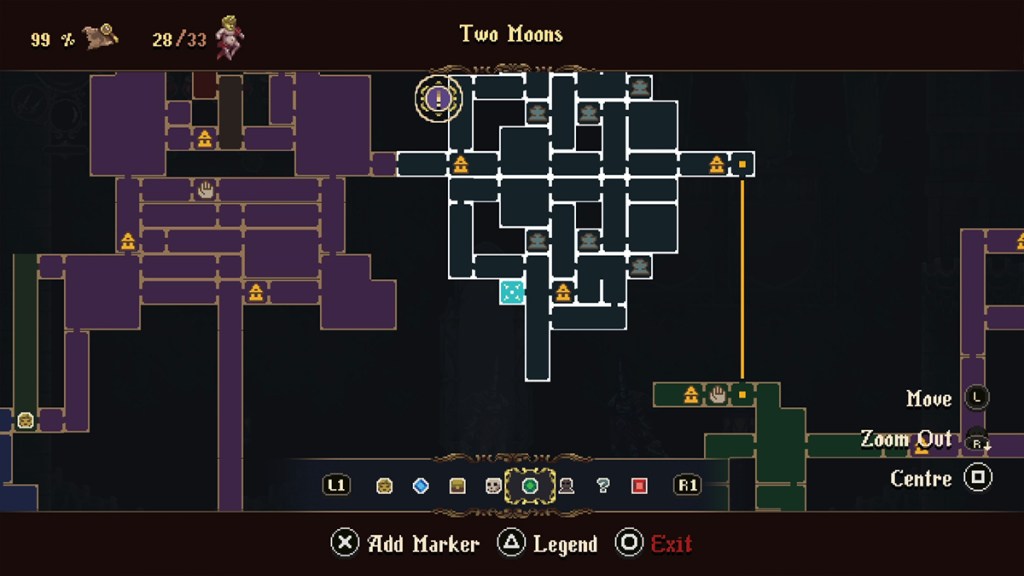
Task: Pick the treasure chest marker type
Action: 457,486
